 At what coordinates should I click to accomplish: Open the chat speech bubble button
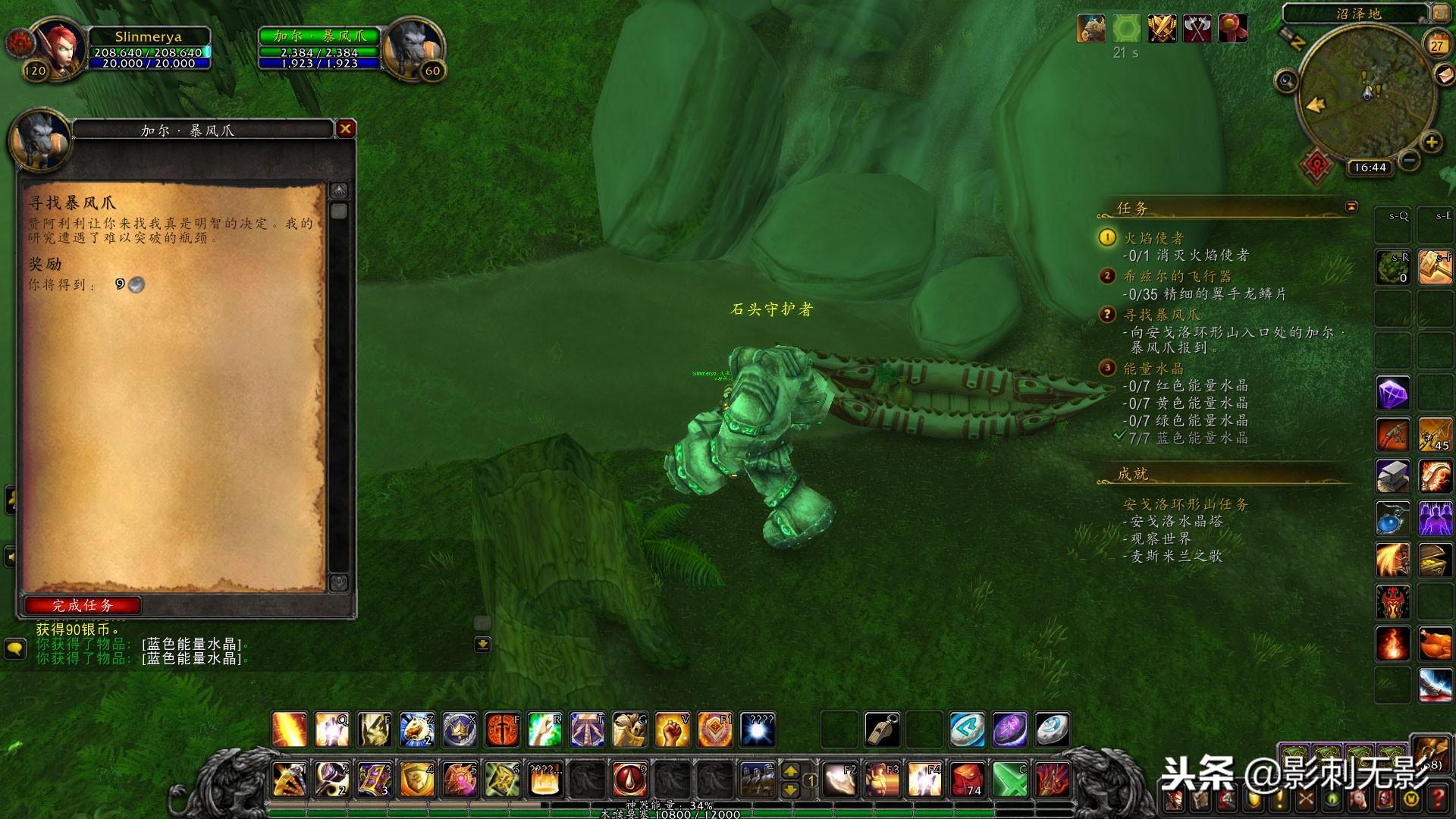click(x=15, y=649)
